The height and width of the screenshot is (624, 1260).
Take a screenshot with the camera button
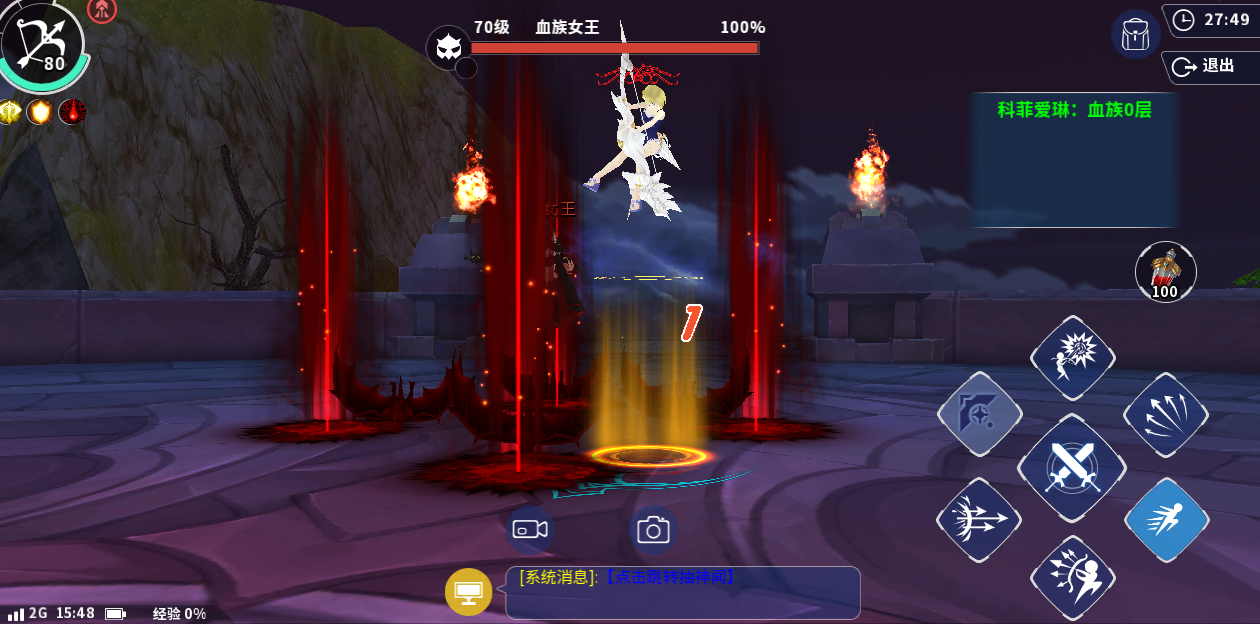click(653, 529)
